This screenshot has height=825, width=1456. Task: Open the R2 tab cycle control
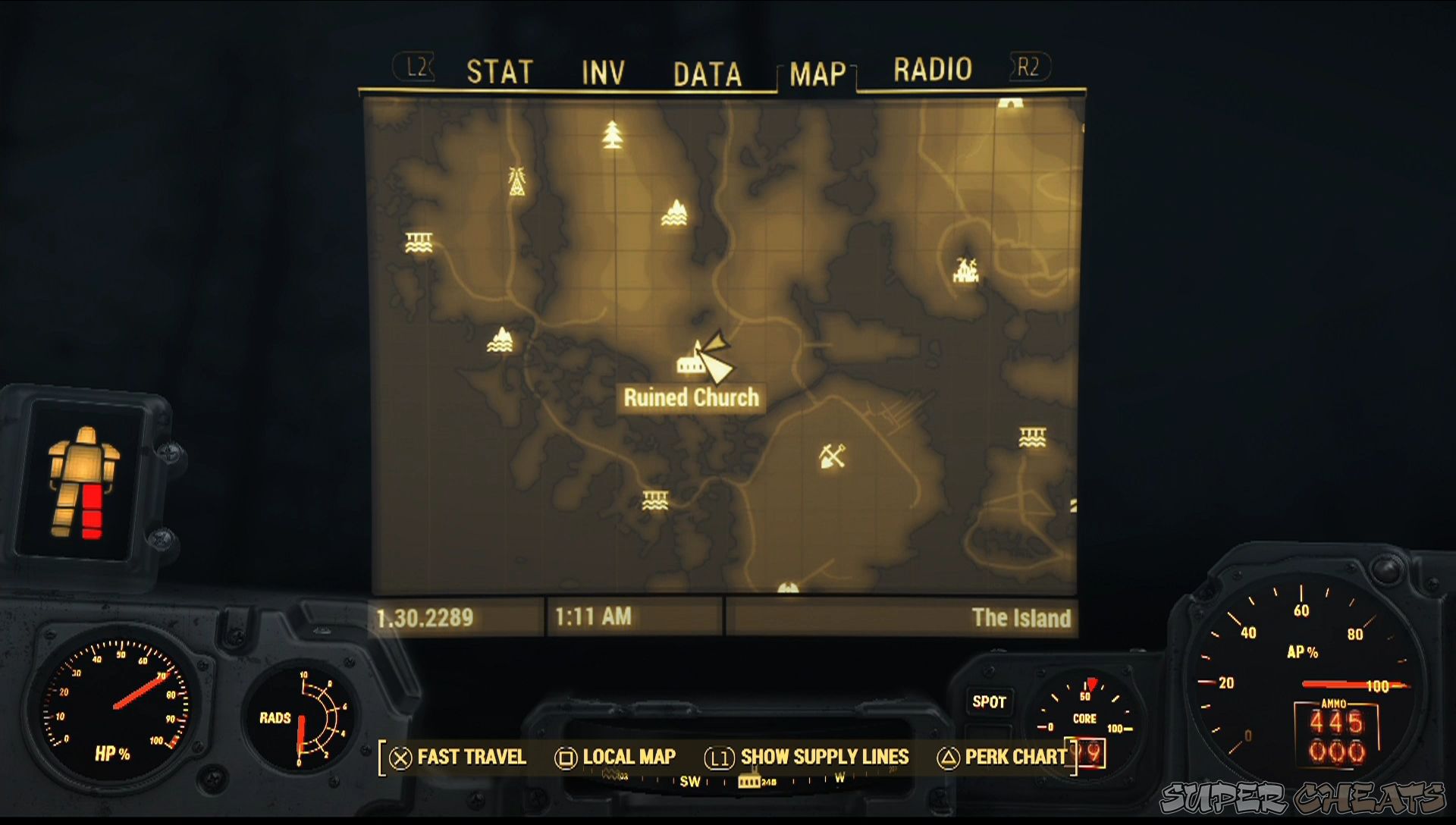1028,68
